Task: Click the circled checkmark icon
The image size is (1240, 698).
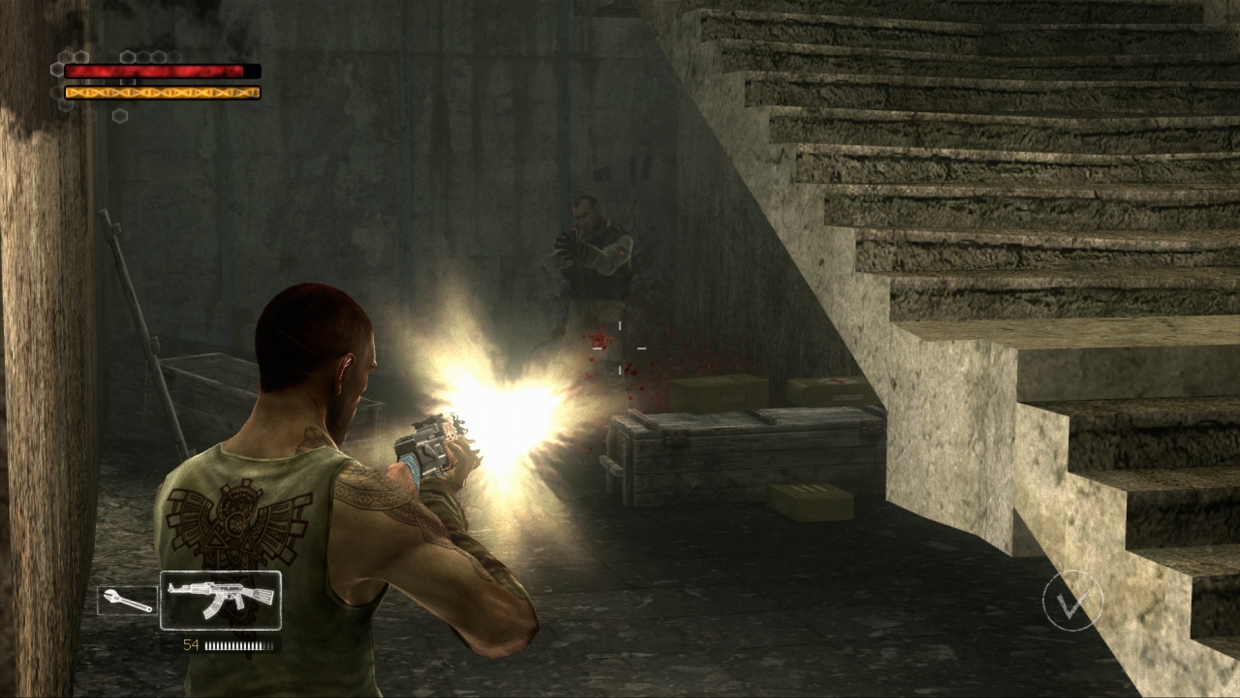Action: [x=1072, y=601]
